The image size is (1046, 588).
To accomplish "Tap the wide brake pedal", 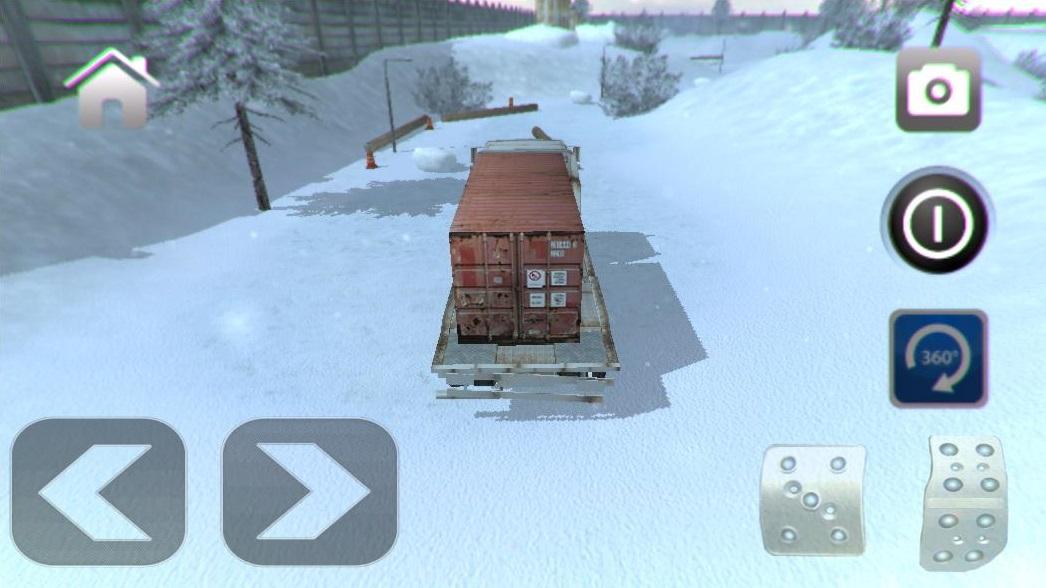I will [x=812, y=499].
